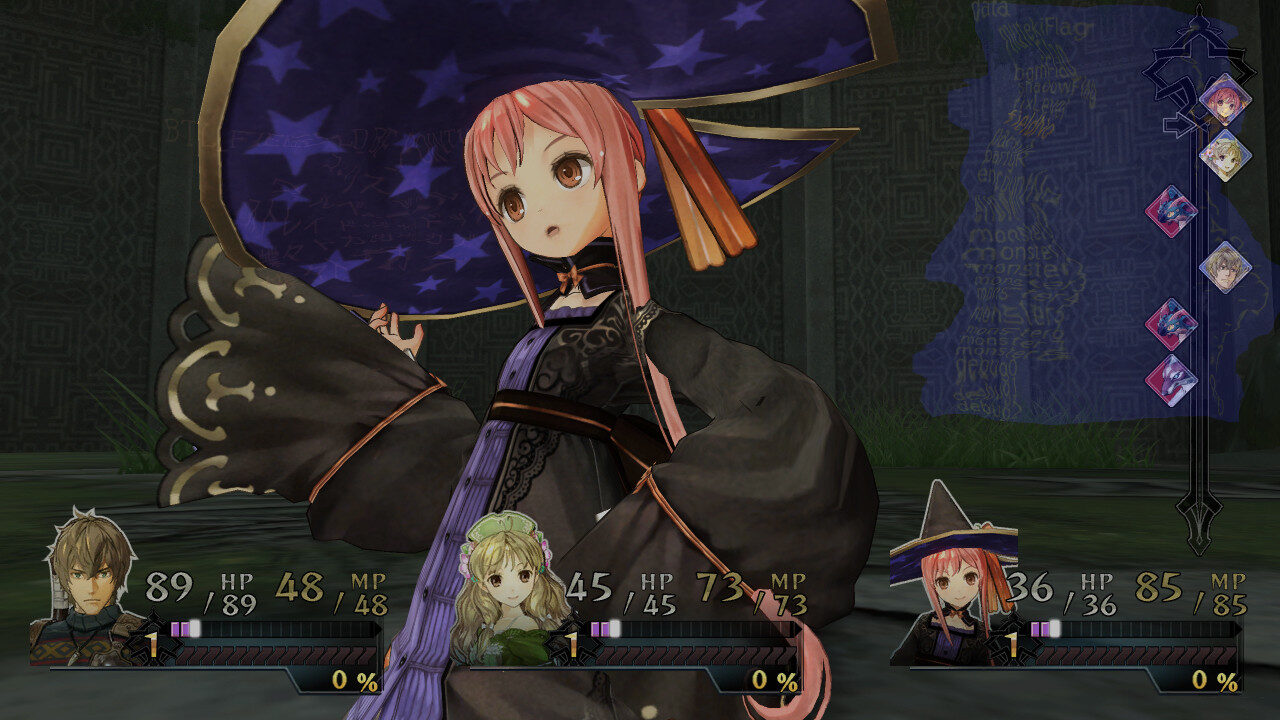Select the pink-haired character's turn order icon
The height and width of the screenshot is (720, 1280).
(x=1224, y=100)
